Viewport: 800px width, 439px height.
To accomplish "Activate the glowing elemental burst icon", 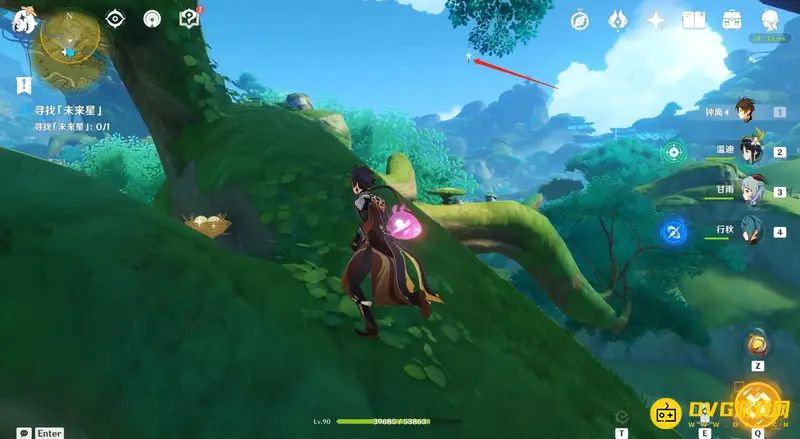I will click(x=758, y=404).
